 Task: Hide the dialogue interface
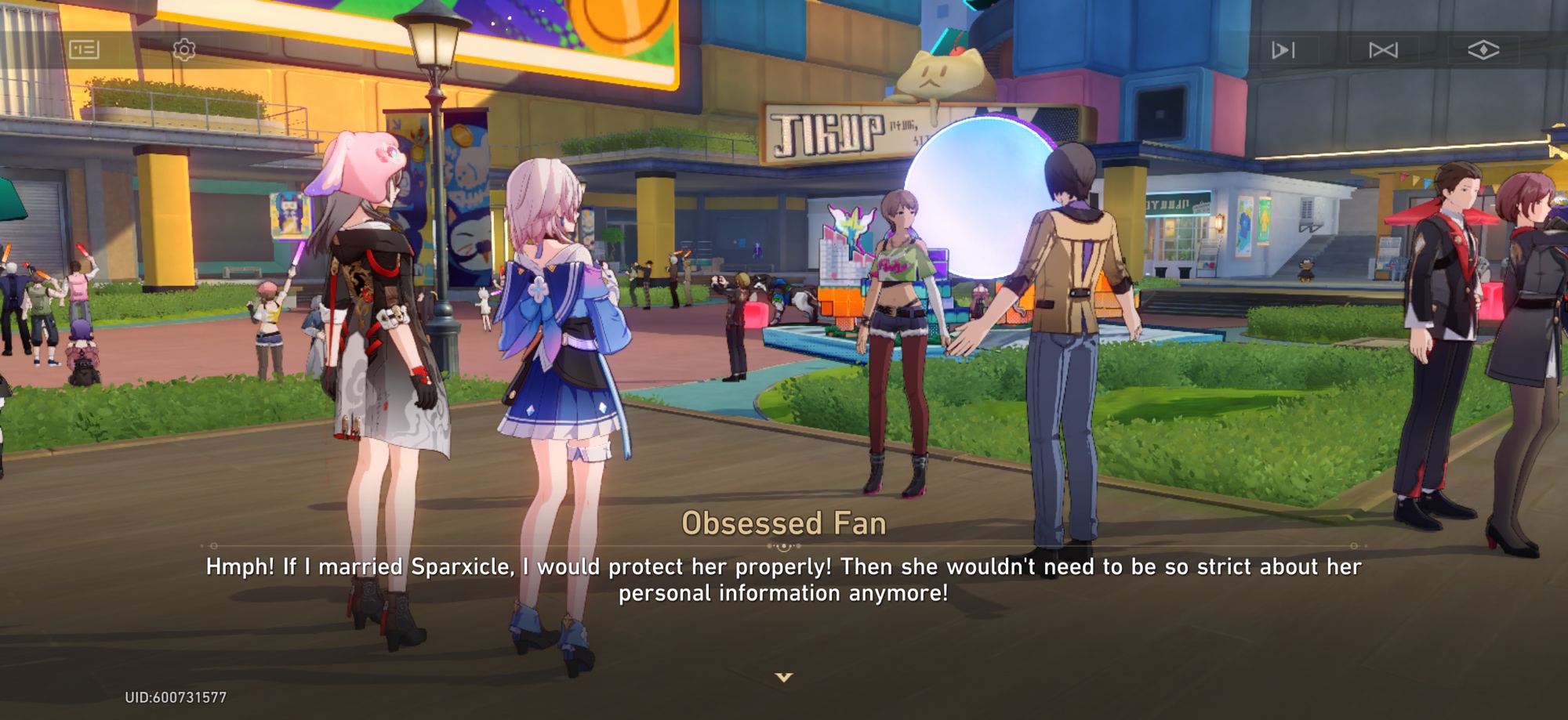[x=1483, y=50]
